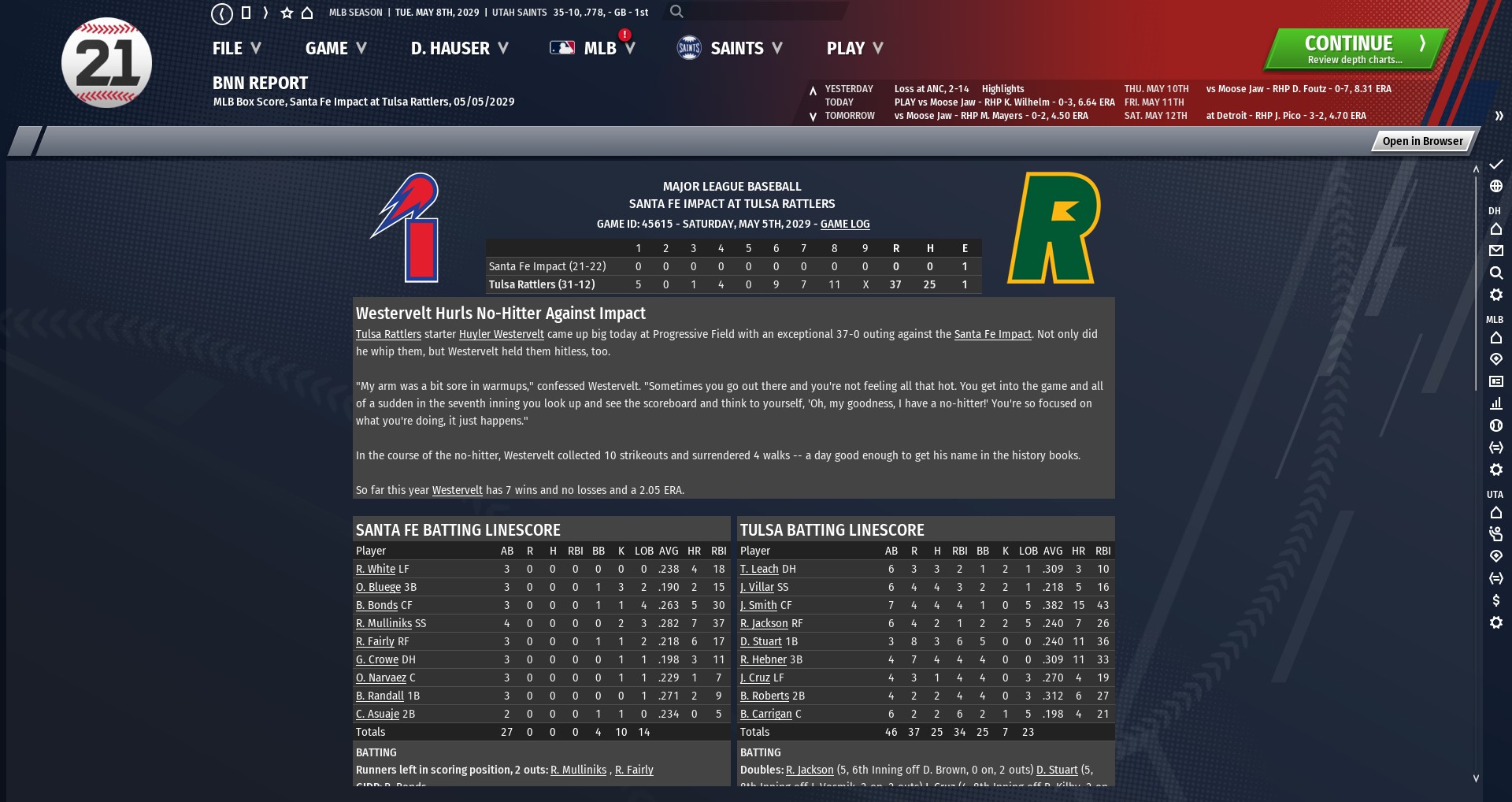Screen dimensions: 1512x802
Task: Click the search magnifier in top bar
Action: [x=676, y=12]
